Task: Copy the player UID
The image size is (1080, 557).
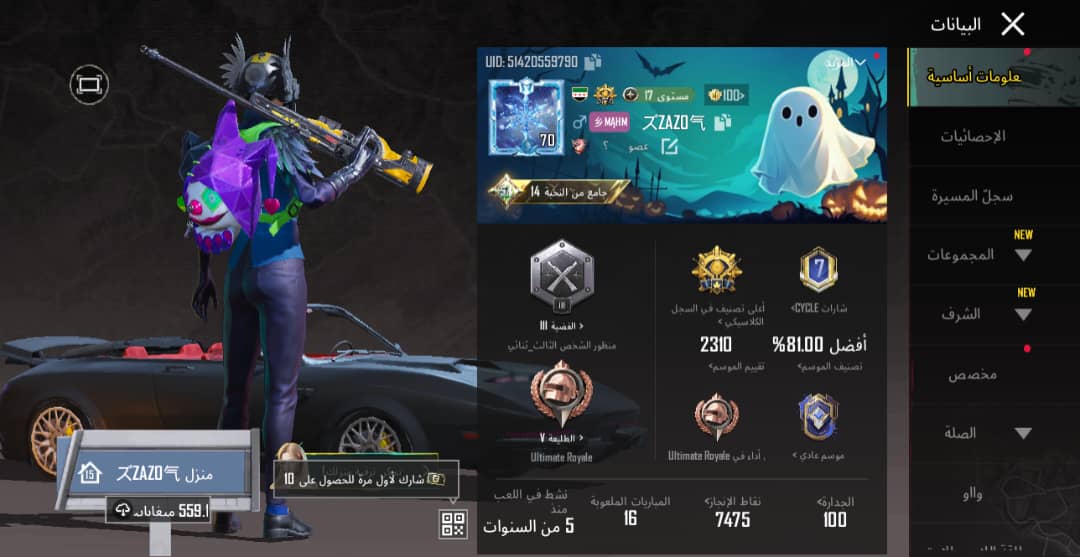Action: pyautogui.click(x=593, y=62)
